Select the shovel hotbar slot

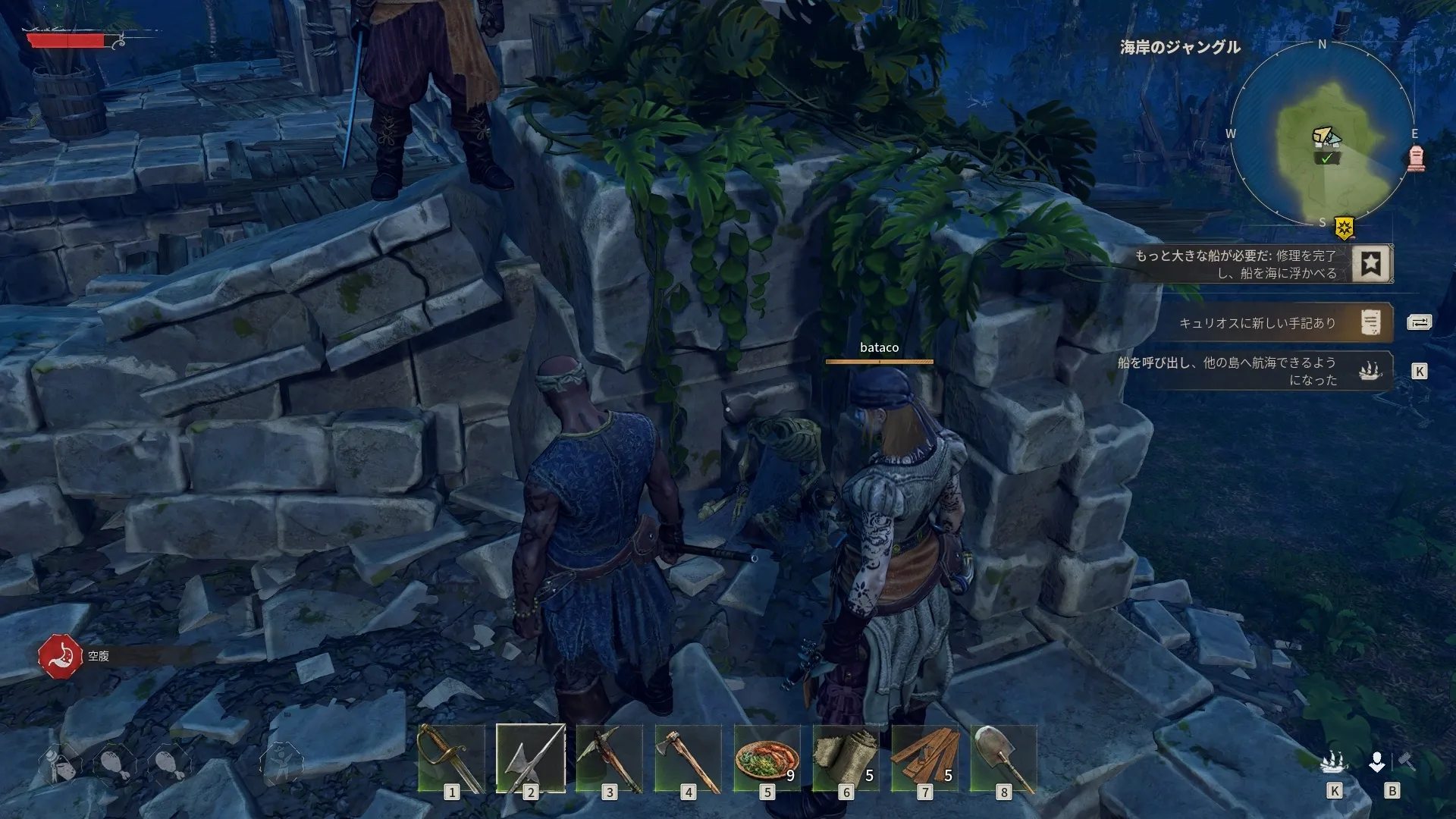(x=1003, y=758)
